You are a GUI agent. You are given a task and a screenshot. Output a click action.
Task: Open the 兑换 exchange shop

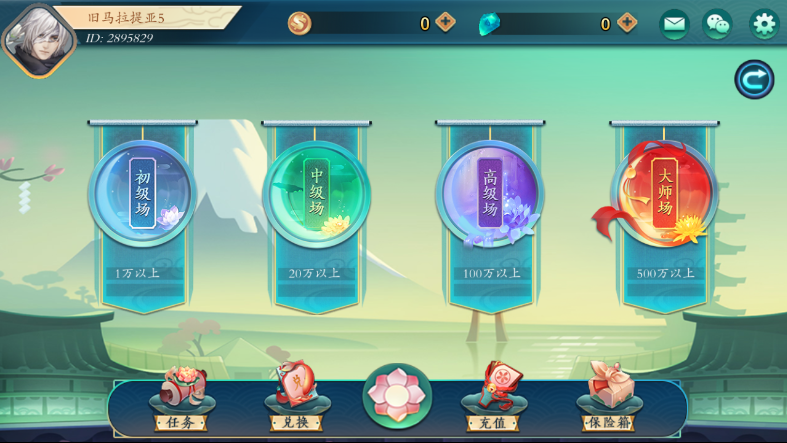(296, 400)
